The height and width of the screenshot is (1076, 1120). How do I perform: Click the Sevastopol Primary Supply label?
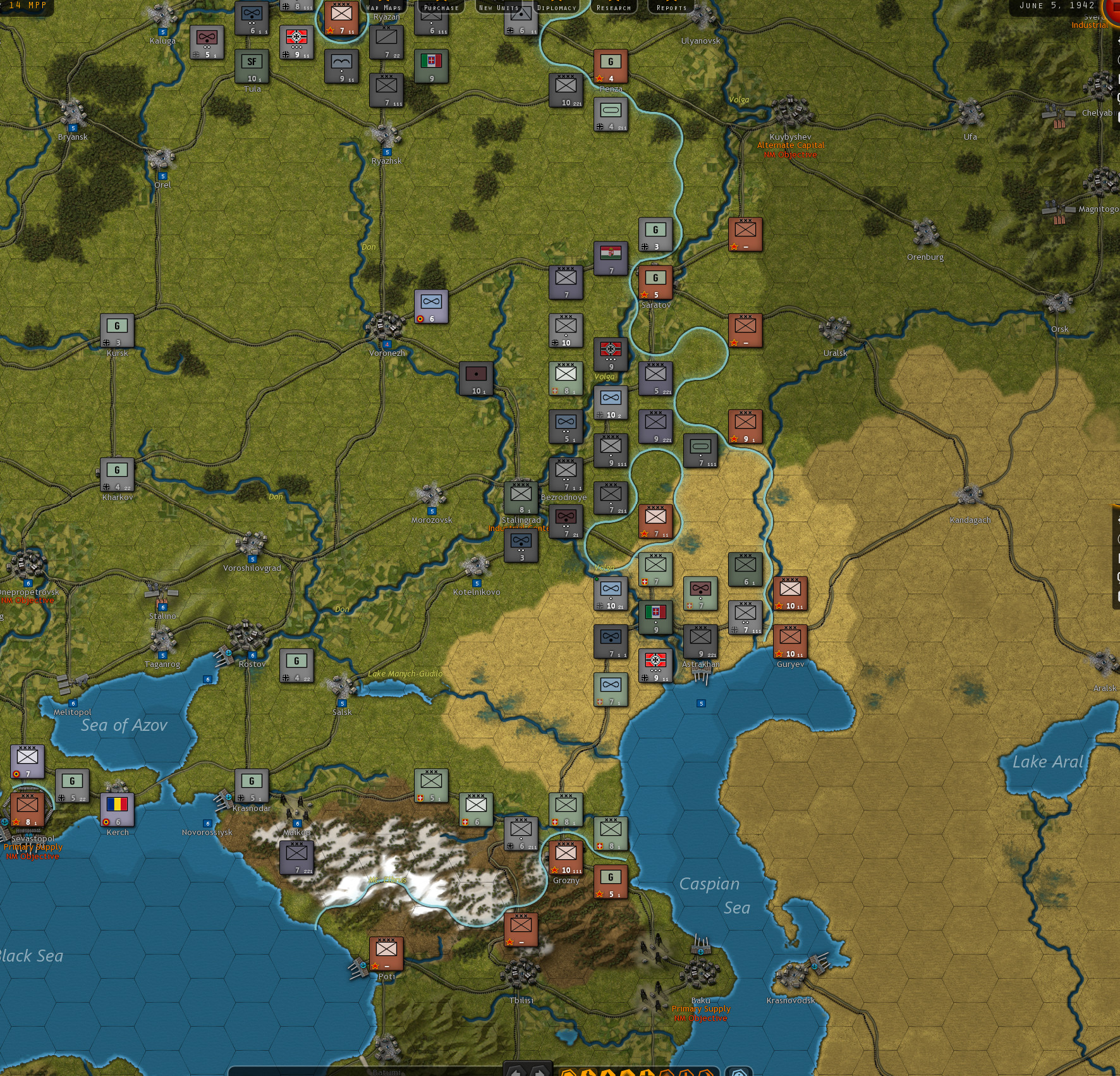[x=33, y=847]
